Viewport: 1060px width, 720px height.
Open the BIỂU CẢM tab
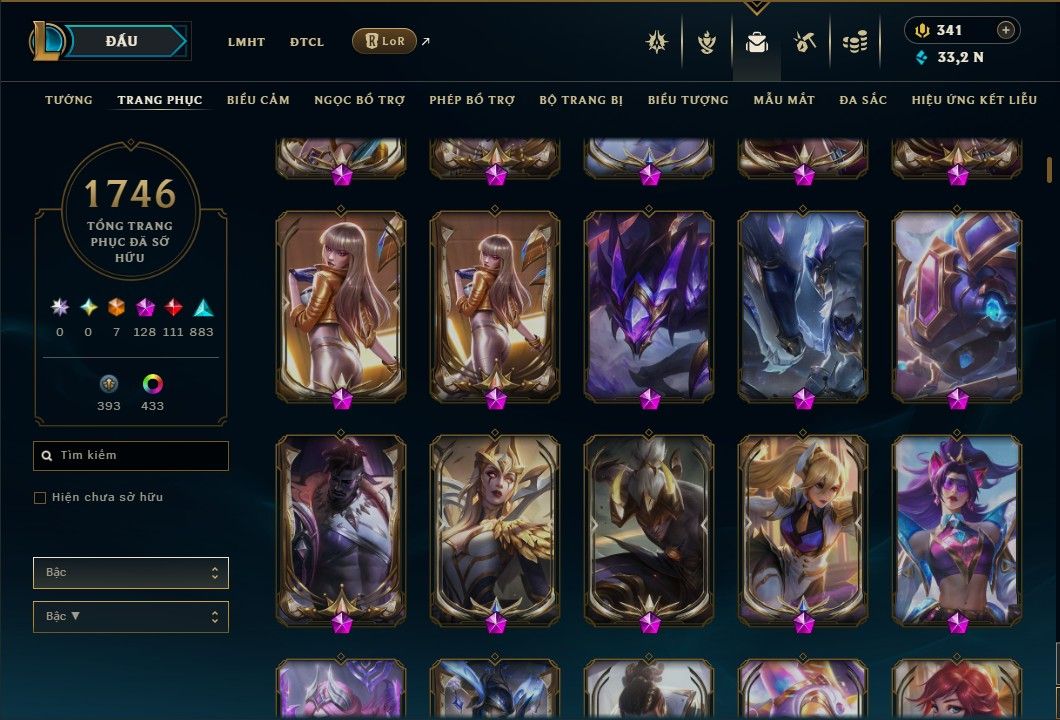[x=258, y=100]
